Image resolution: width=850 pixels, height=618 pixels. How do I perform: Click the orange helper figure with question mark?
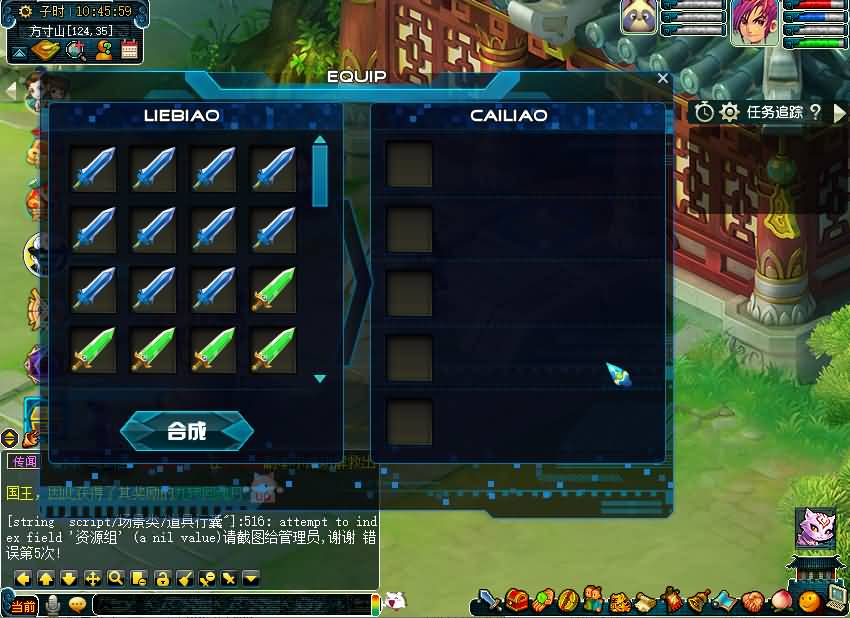point(103,49)
